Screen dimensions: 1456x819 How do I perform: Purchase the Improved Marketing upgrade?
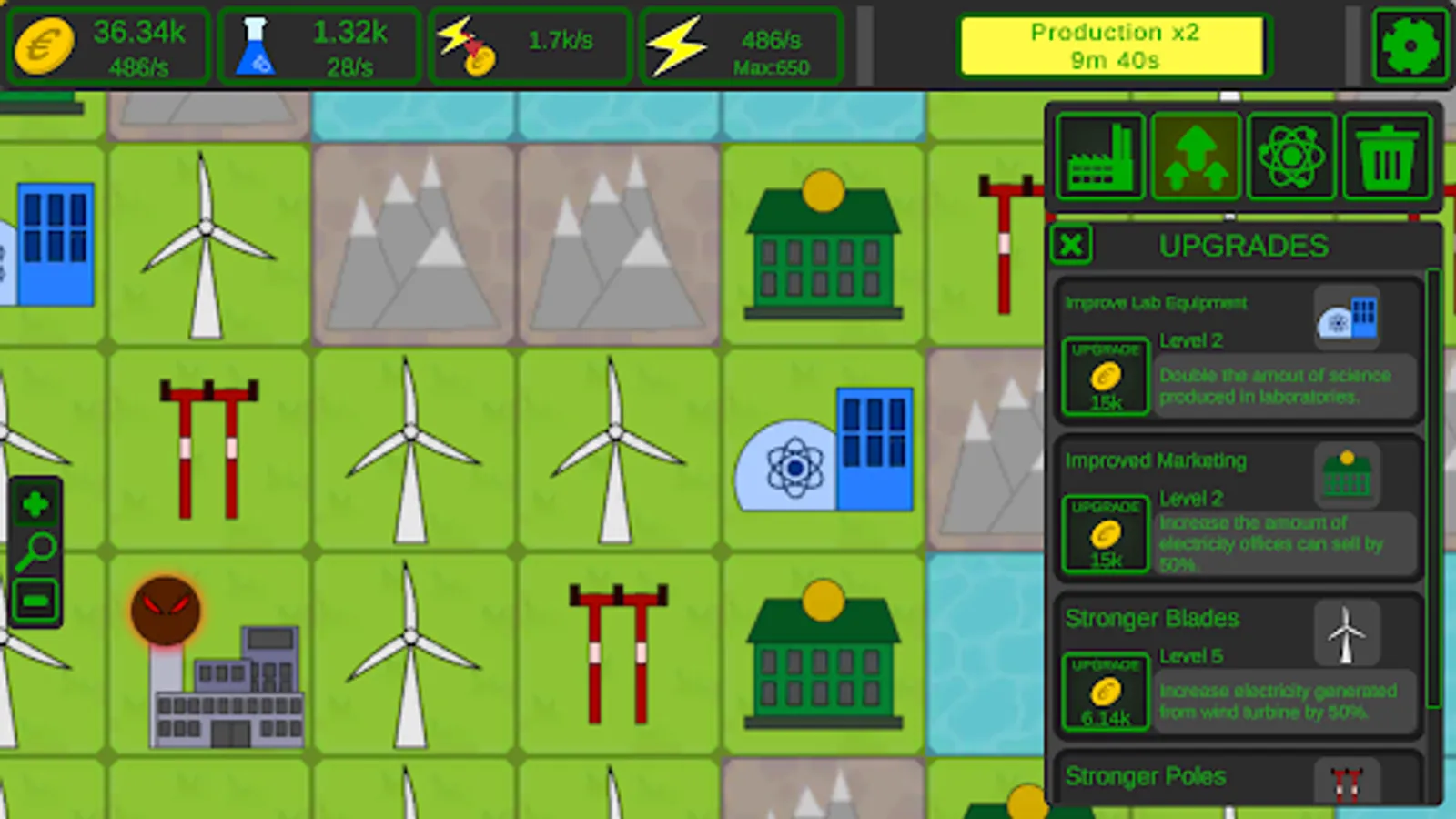(1104, 534)
